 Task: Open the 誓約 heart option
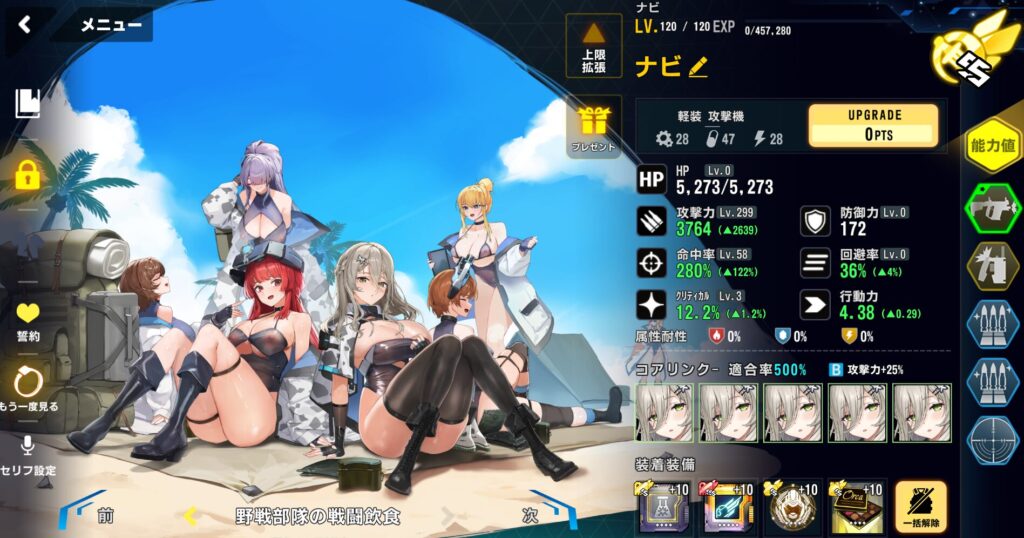(28, 320)
